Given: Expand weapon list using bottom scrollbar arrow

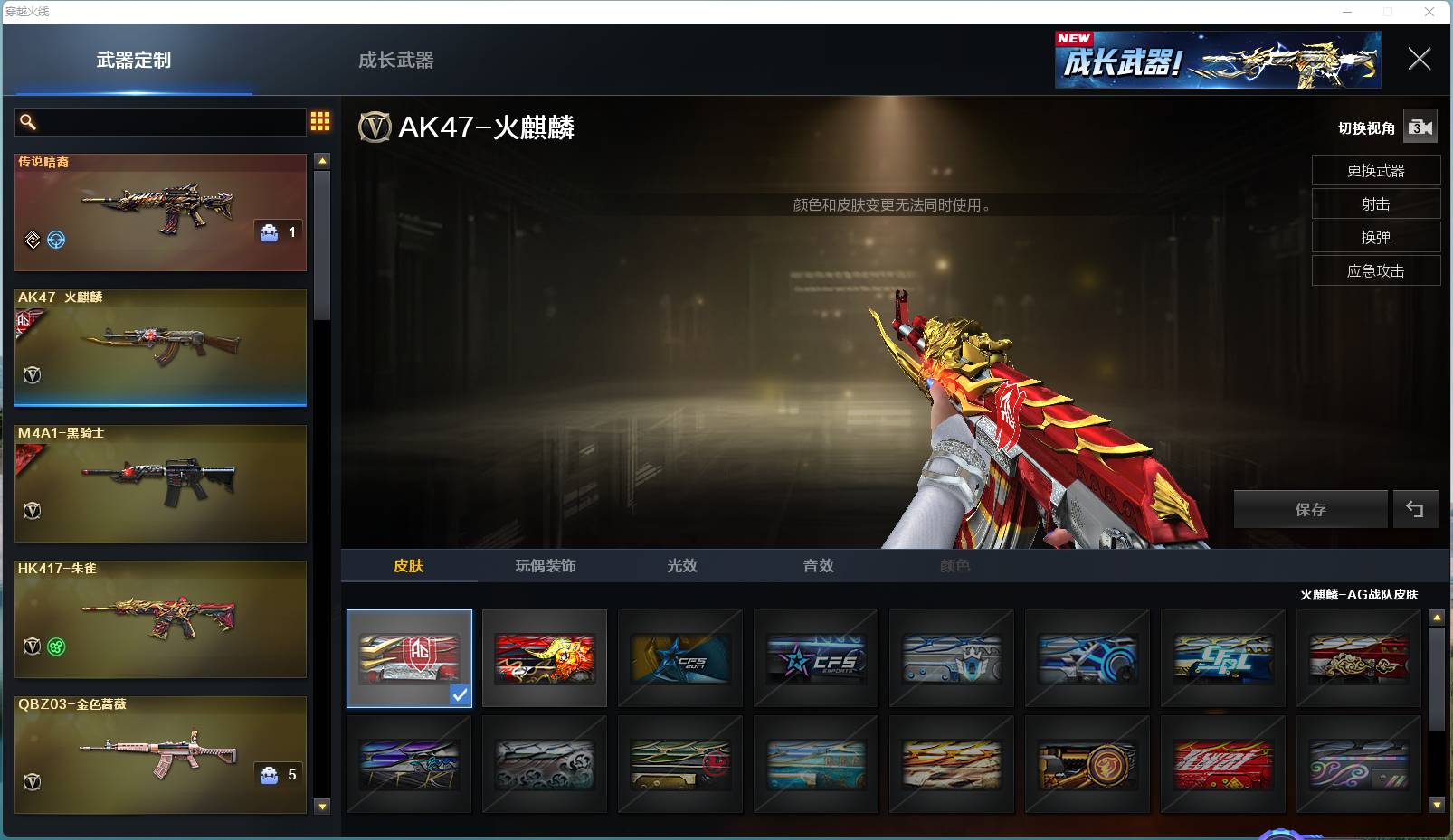Looking at the screenshot, I should pyautogui.click(x=321, y=806).
